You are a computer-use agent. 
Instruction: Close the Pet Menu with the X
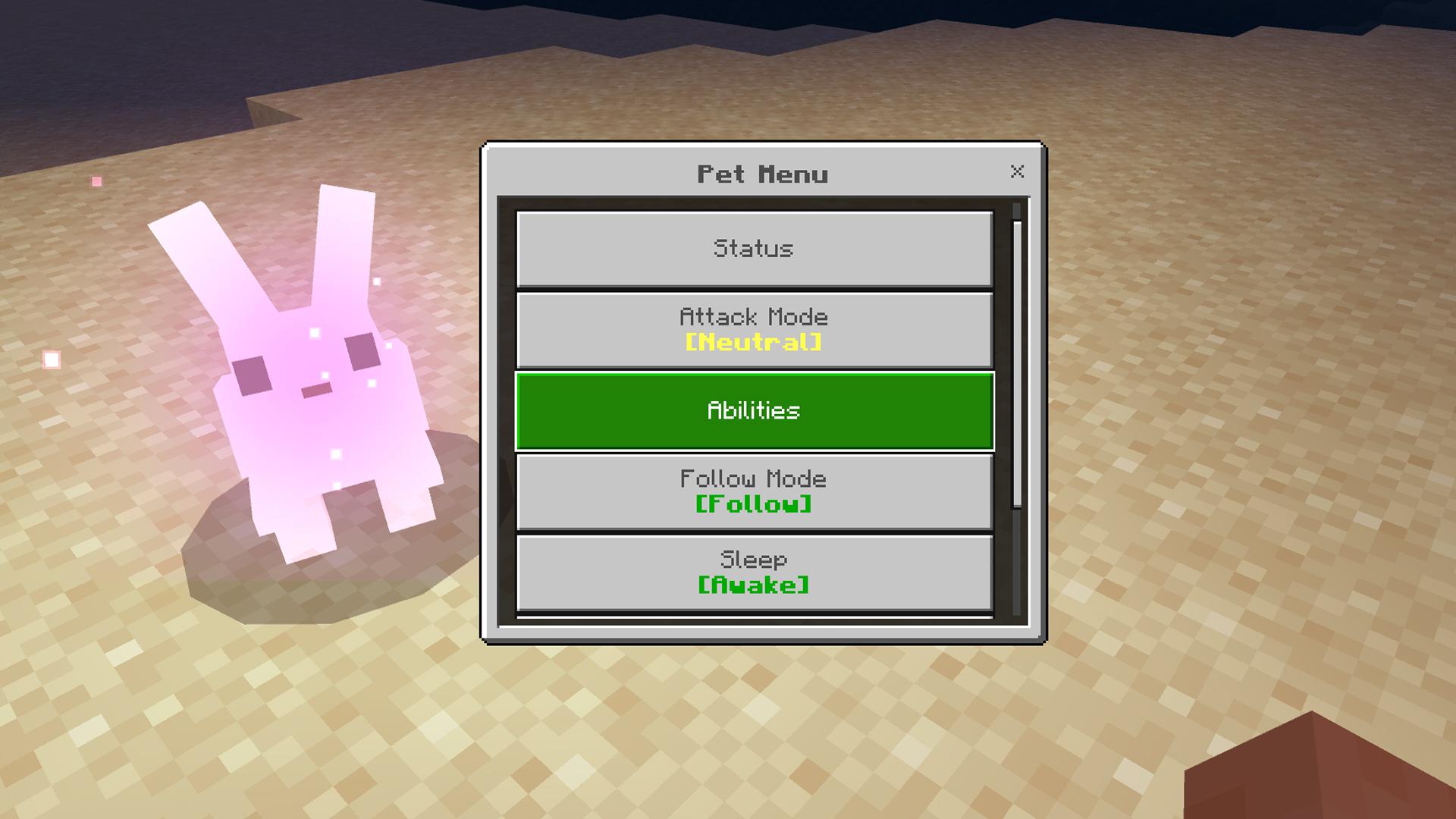(x=1016, y=172)
